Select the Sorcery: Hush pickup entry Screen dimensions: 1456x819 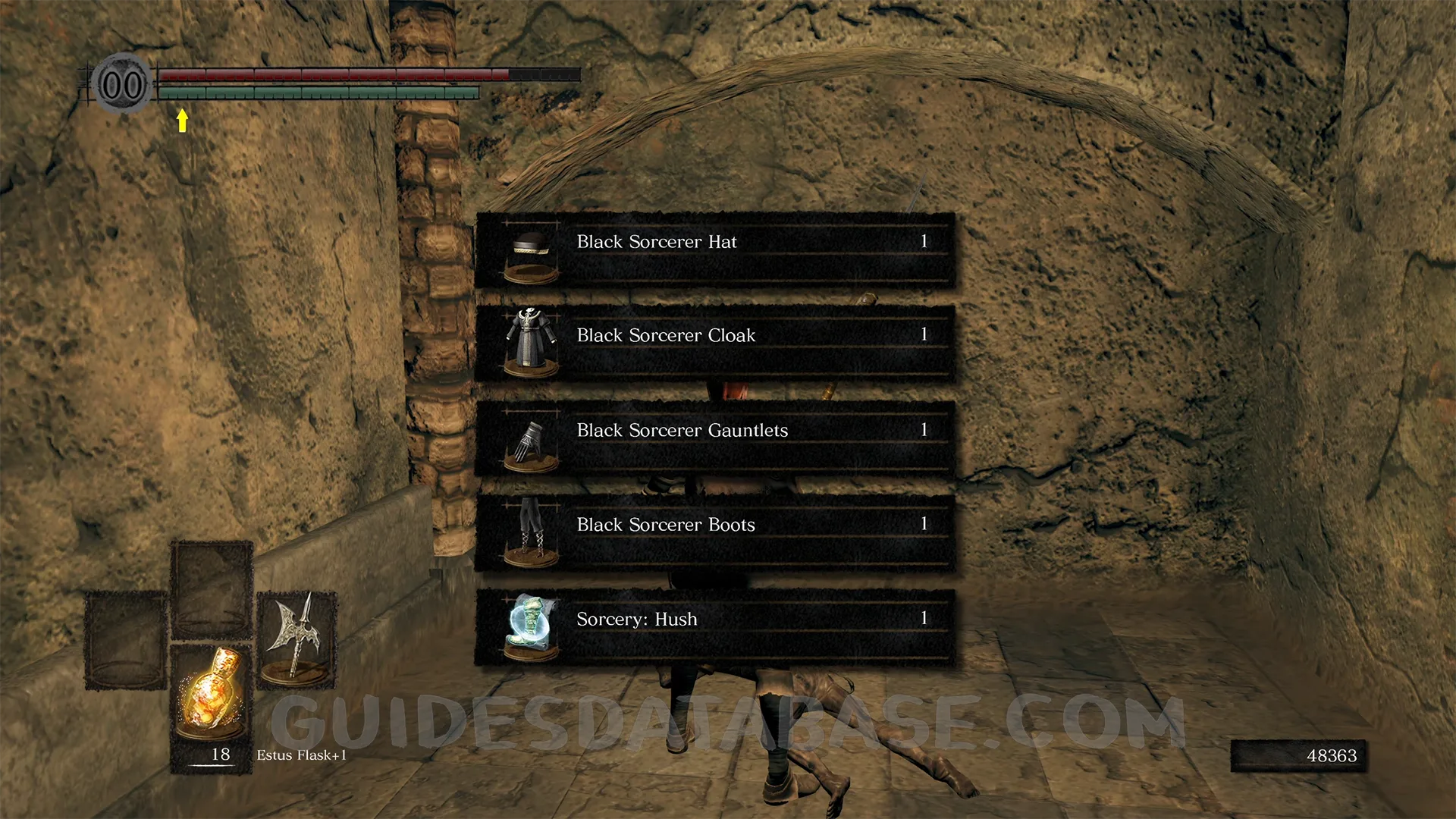714,627
